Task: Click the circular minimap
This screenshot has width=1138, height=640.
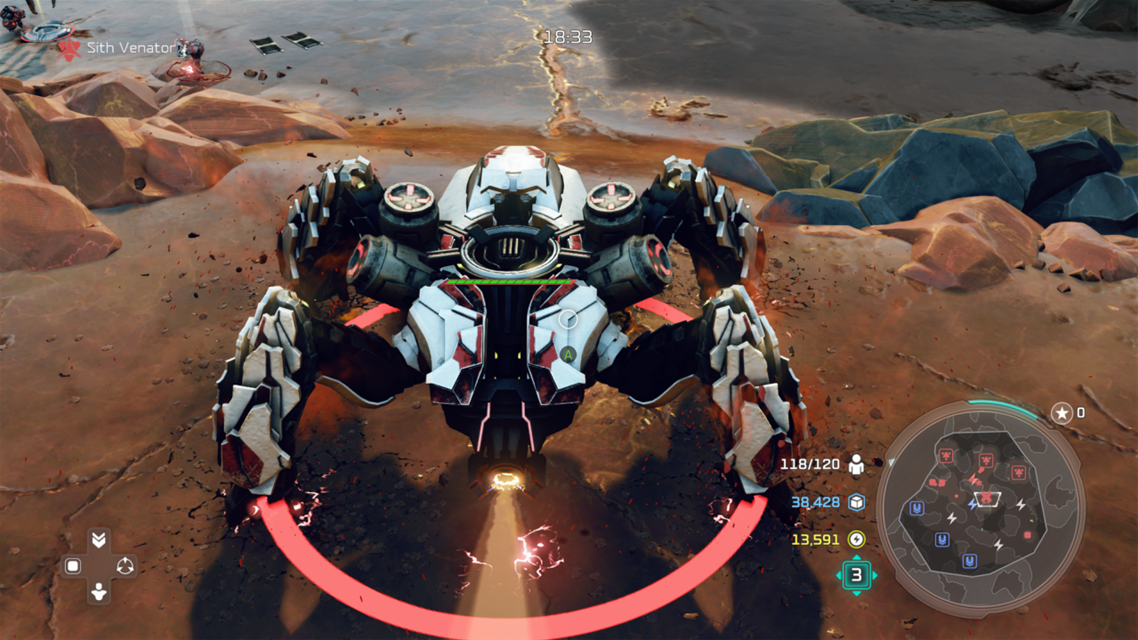Action: pos(980,509)
